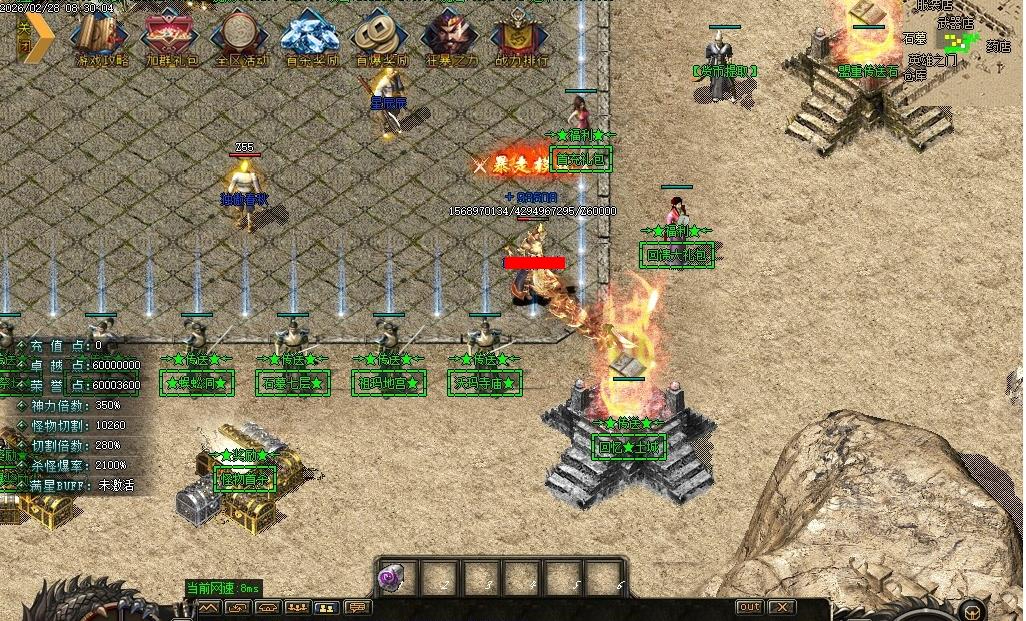The image size is (1026, 621).
Task: Click the round button at bottom-right corner
Action: point(970,609)
